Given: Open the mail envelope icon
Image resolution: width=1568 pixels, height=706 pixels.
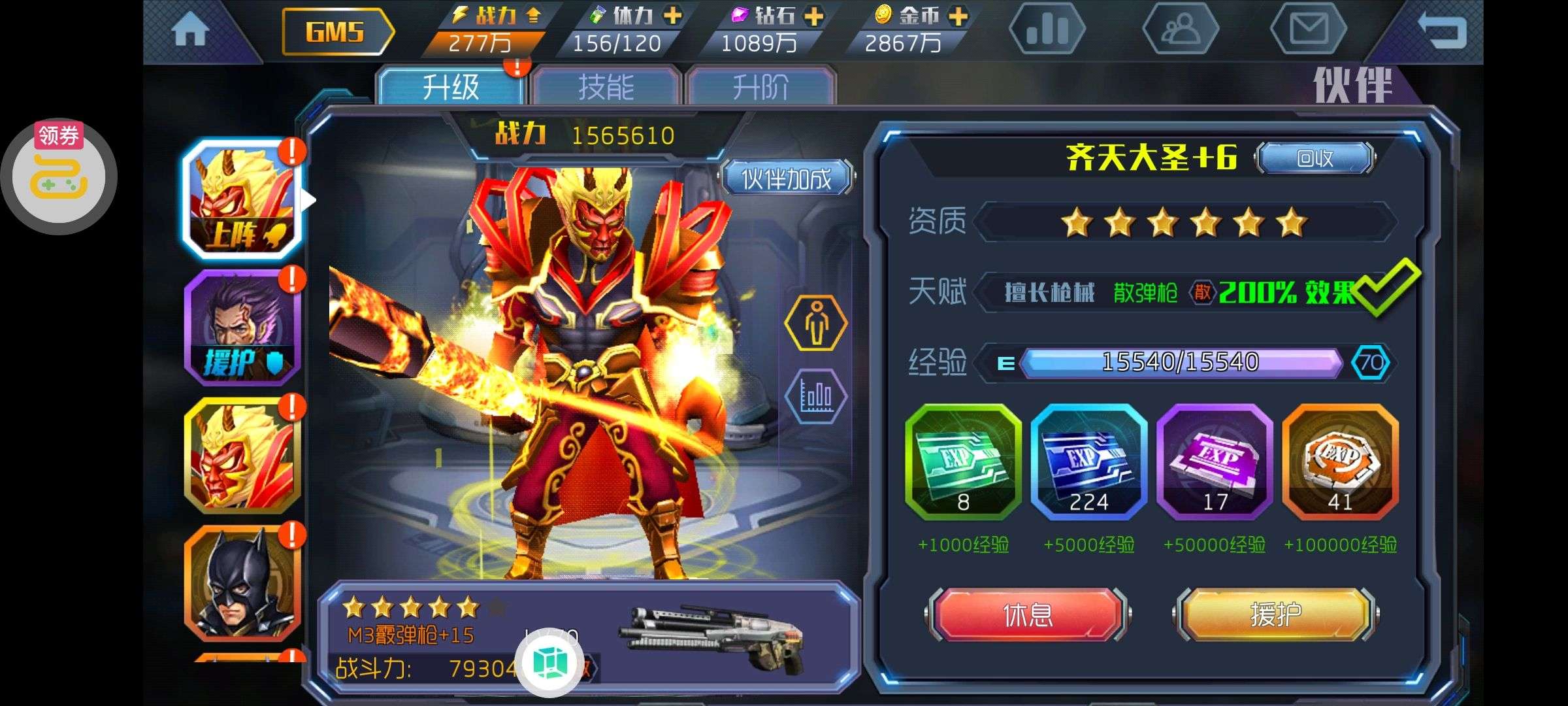Looking at the screenshot, I should 1308,29.
